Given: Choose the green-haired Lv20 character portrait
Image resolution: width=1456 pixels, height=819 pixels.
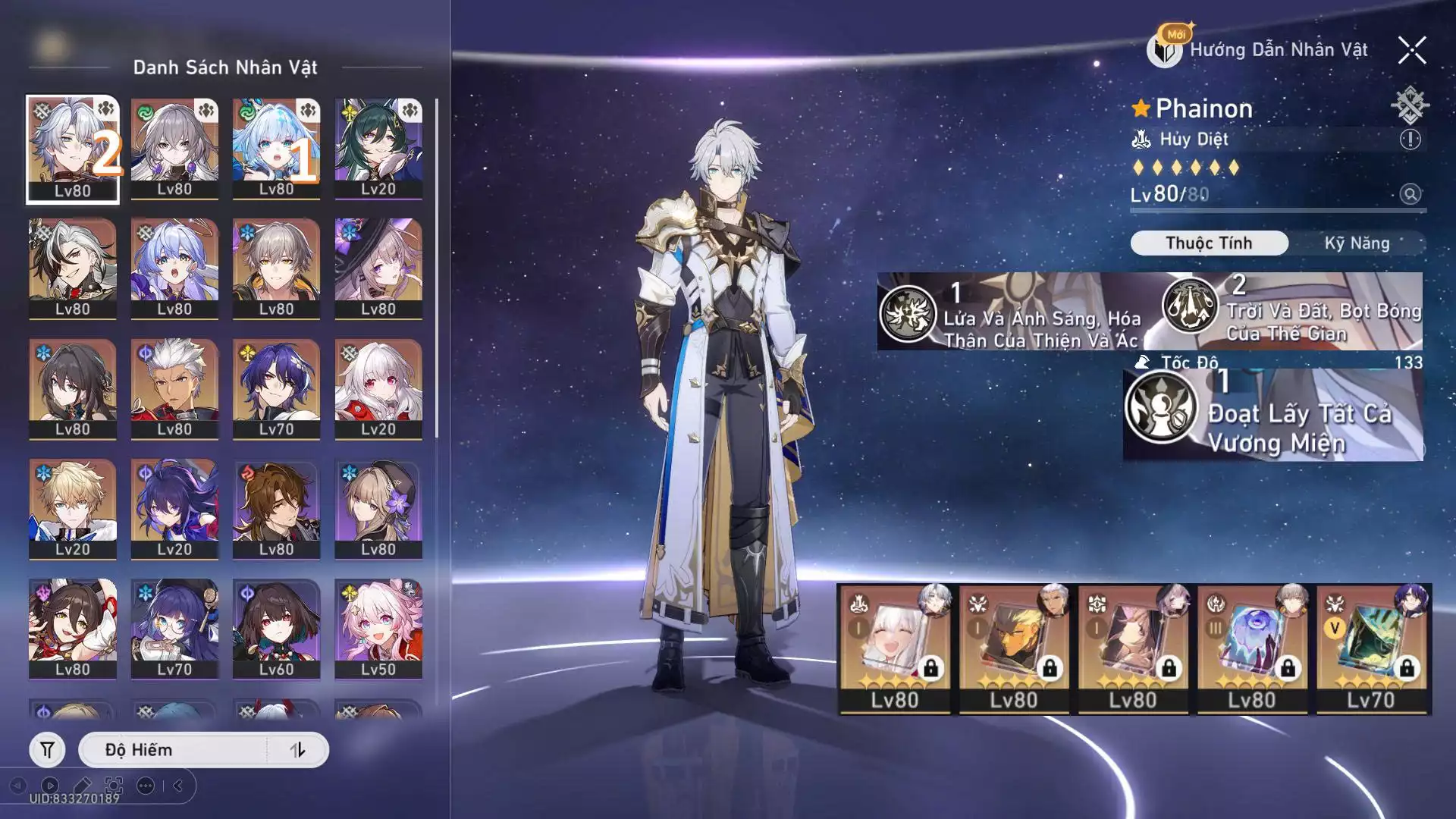Looking at the screenshot, I should coord(378,149).
